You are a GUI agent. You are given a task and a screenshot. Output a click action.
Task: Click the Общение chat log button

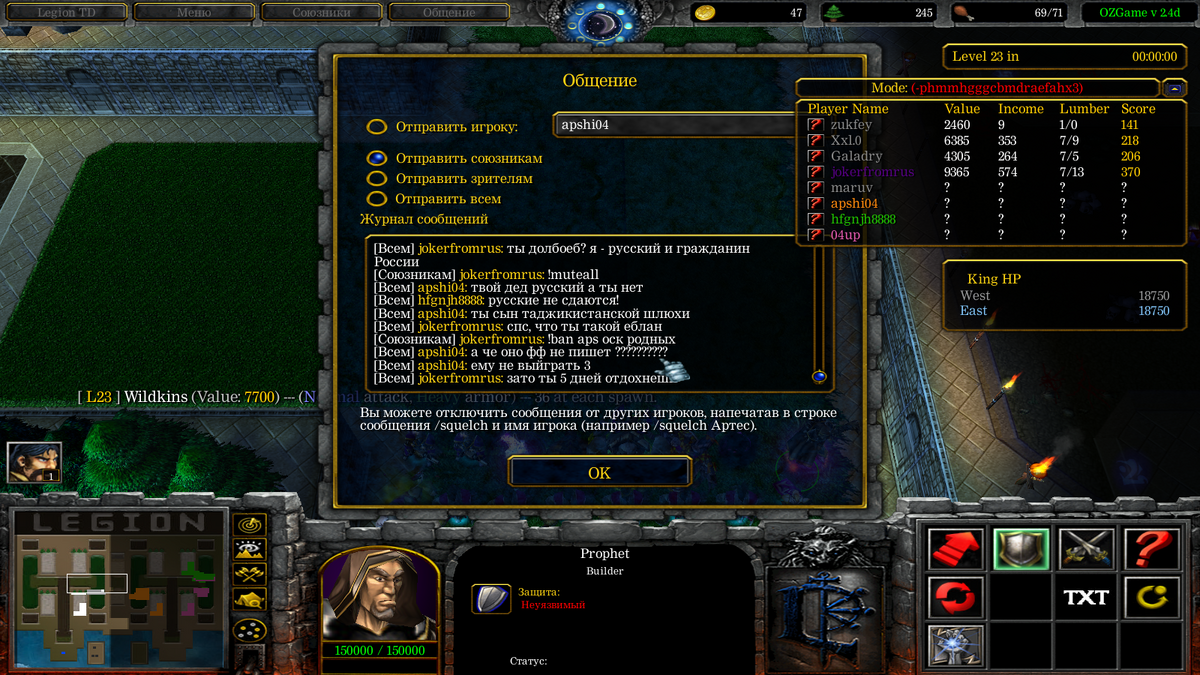coord(448,13)
